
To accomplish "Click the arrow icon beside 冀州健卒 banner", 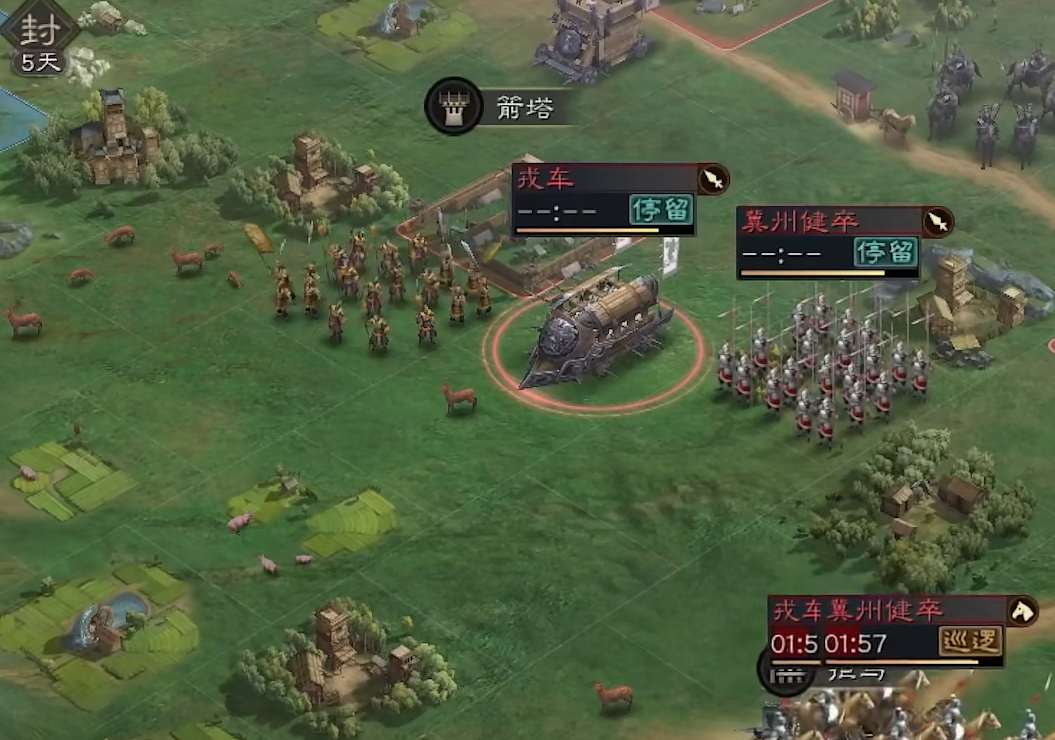I will [937, 221].
